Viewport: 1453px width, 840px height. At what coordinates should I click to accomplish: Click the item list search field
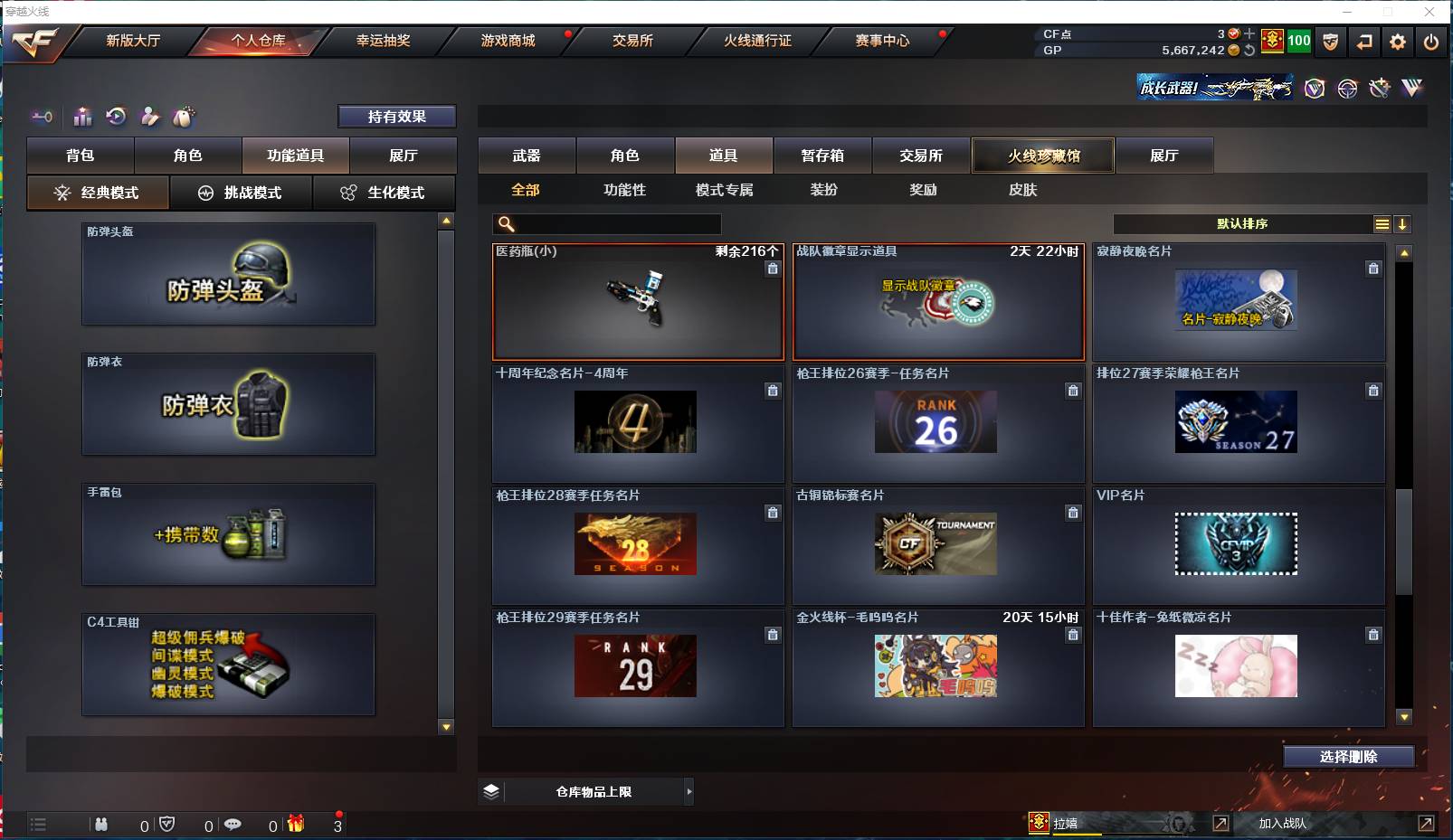[606, 223]
